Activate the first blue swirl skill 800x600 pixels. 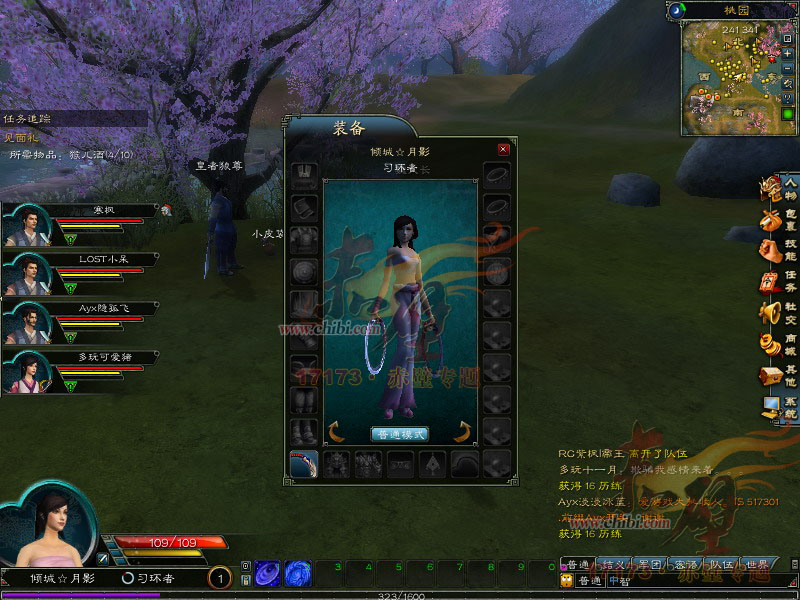tap(267, 574)
